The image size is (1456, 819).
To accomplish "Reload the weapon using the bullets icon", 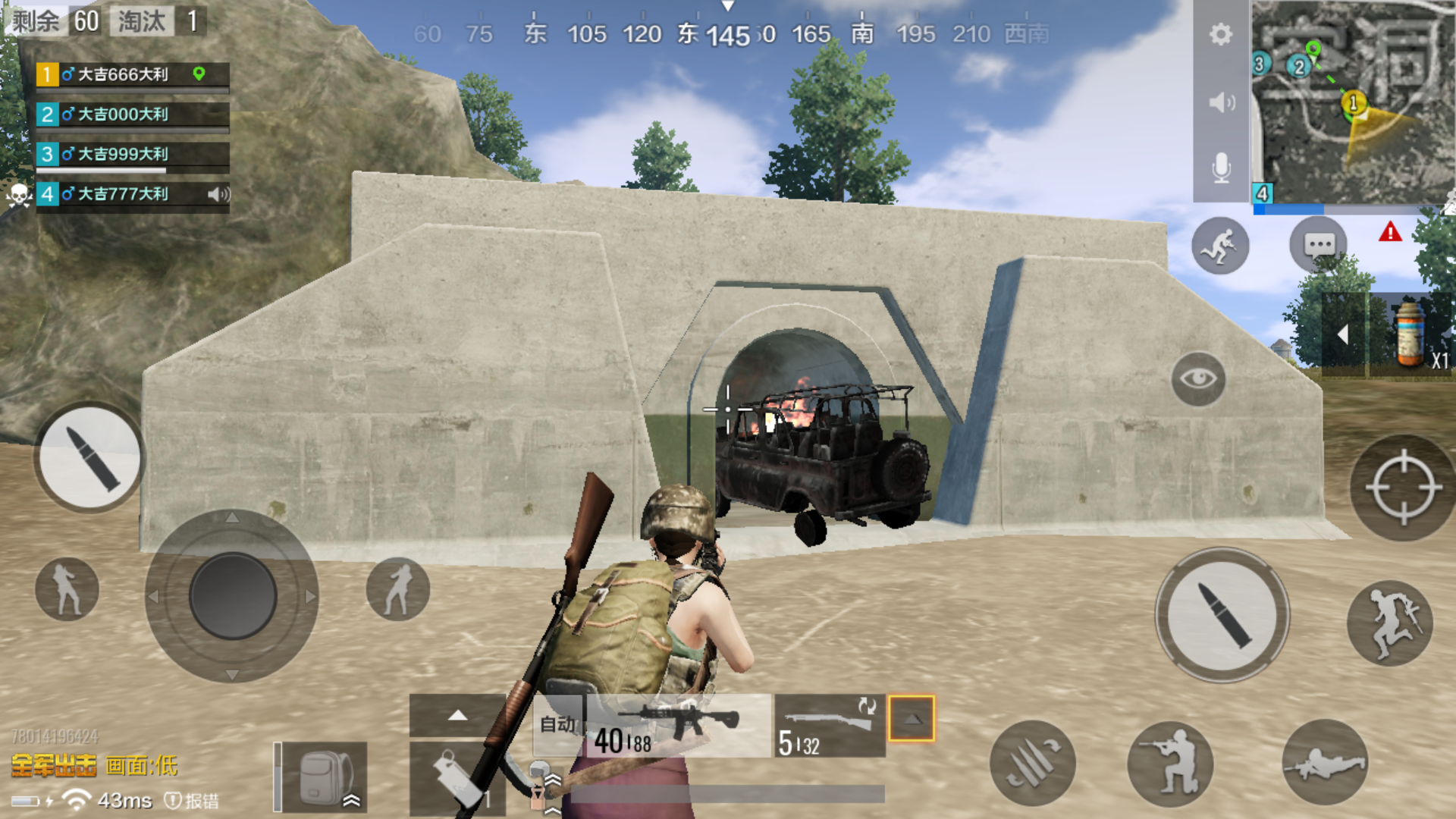I will [x=1032, y=763].
